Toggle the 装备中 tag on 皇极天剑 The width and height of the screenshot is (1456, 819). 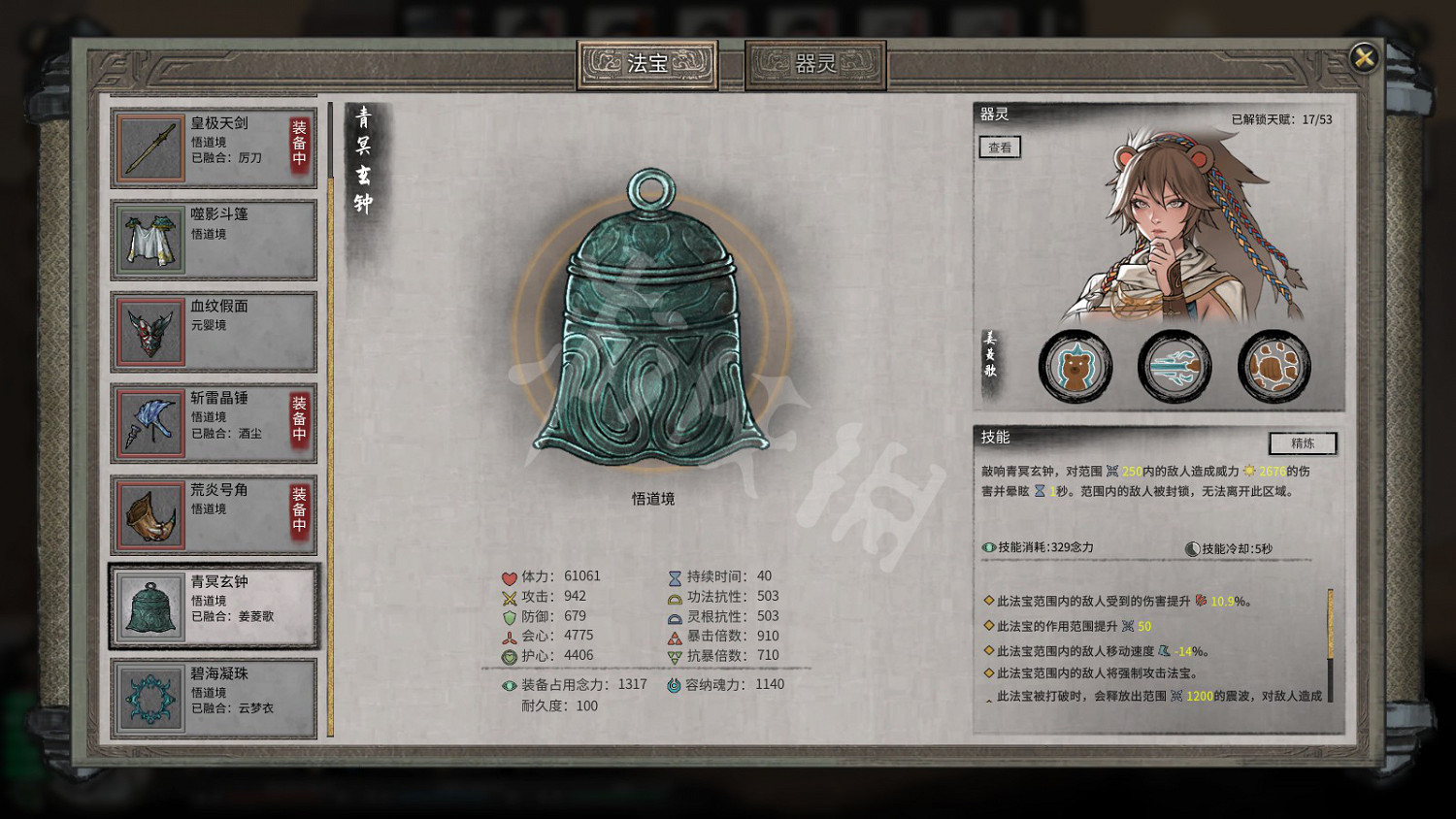click(297, 147)
